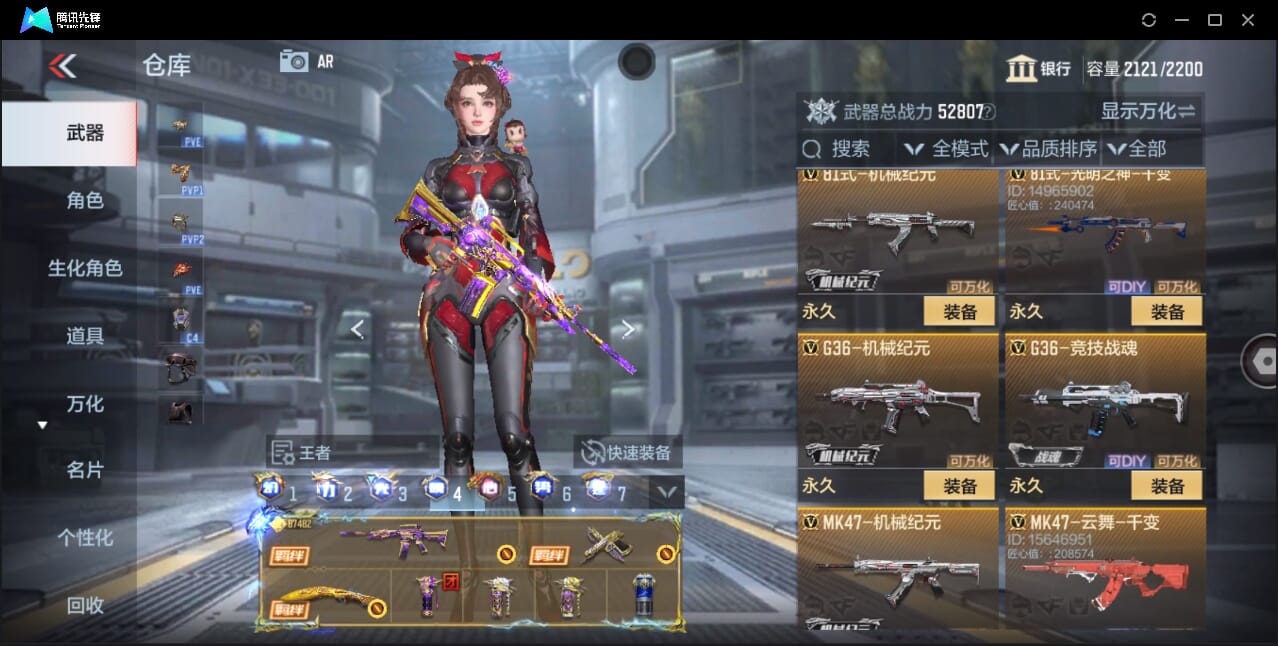Viewport: 1278px width, 646px height.
Task: Open 快速装备 quick equip
Action: (627, 452)
